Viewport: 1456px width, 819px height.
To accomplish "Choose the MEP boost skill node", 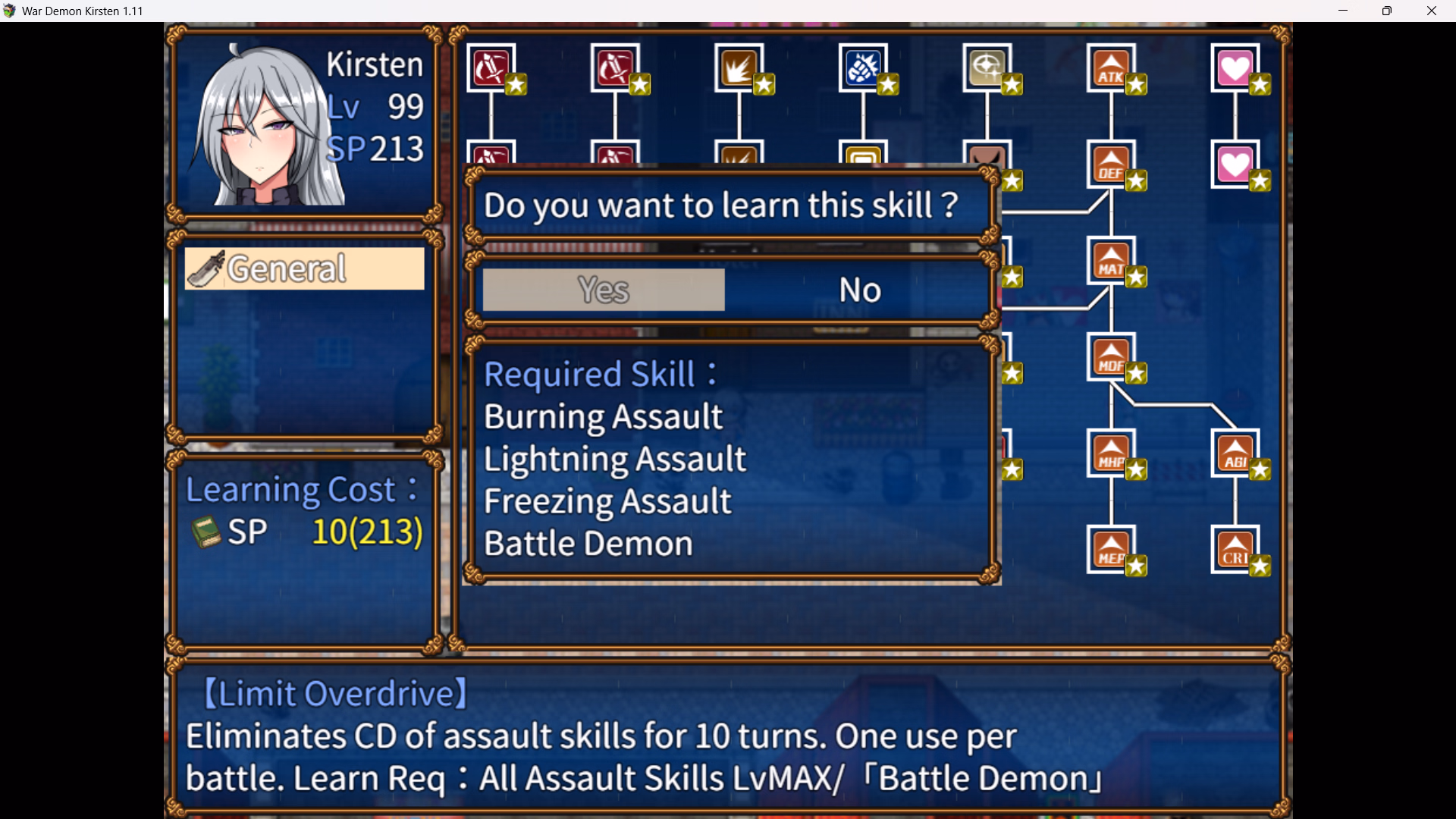I will 1111,550.
